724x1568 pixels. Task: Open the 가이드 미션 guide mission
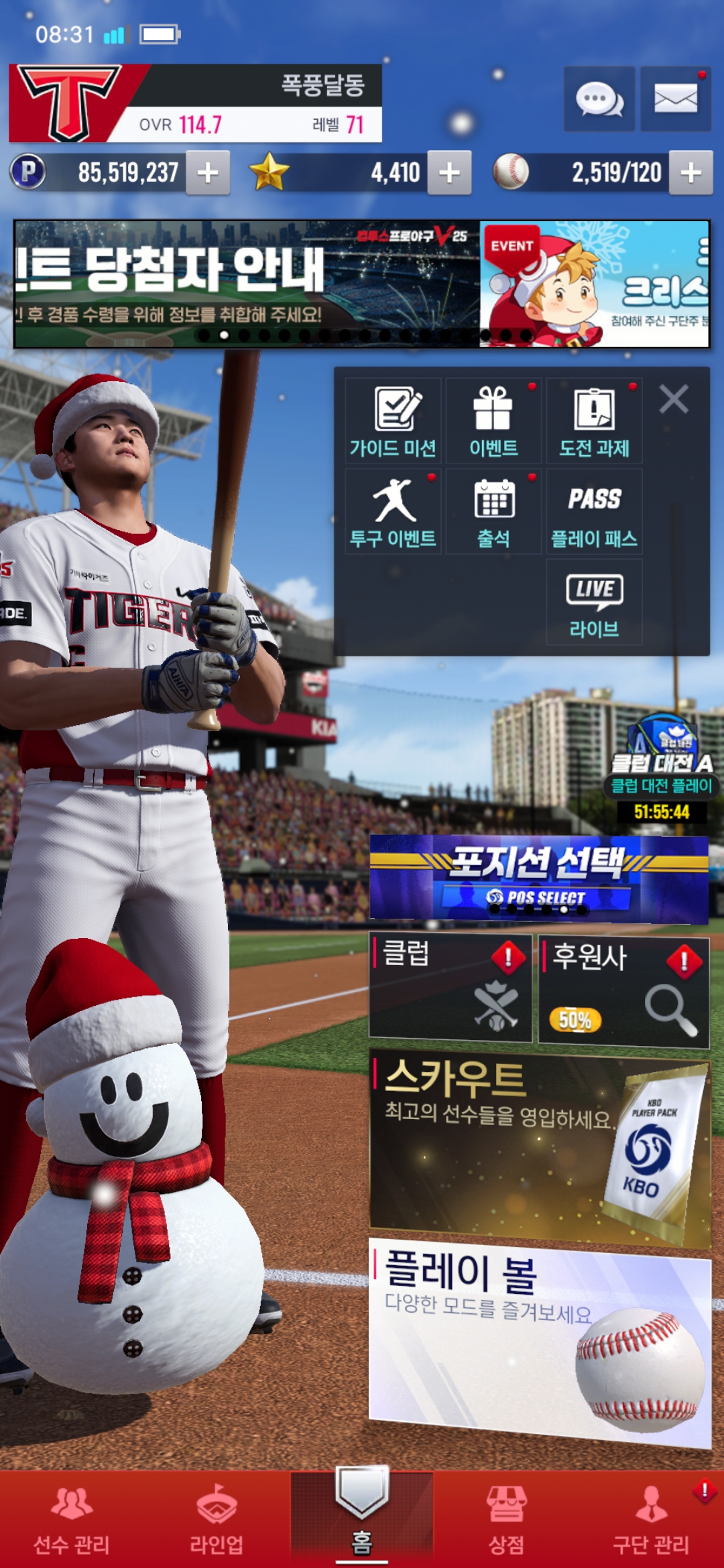394,421
